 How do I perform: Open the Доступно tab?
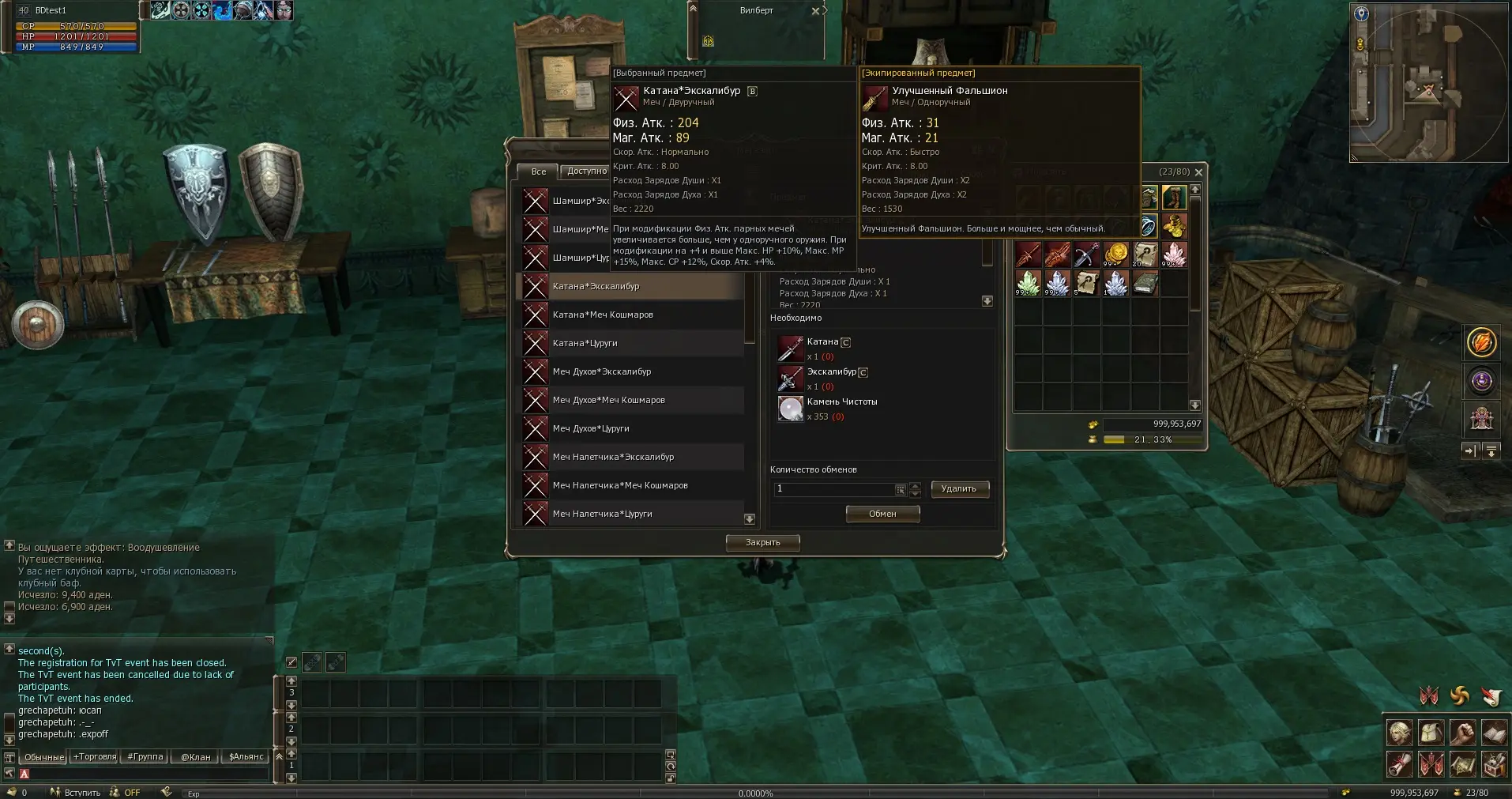pyautogui.click(x=586, y=171)
